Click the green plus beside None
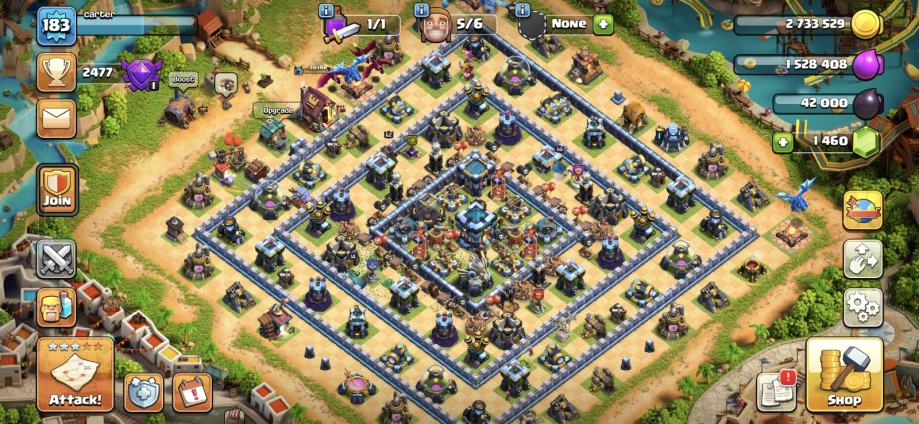Image resolution: width=919 pixels, height=424 pixels. [603, 24]
